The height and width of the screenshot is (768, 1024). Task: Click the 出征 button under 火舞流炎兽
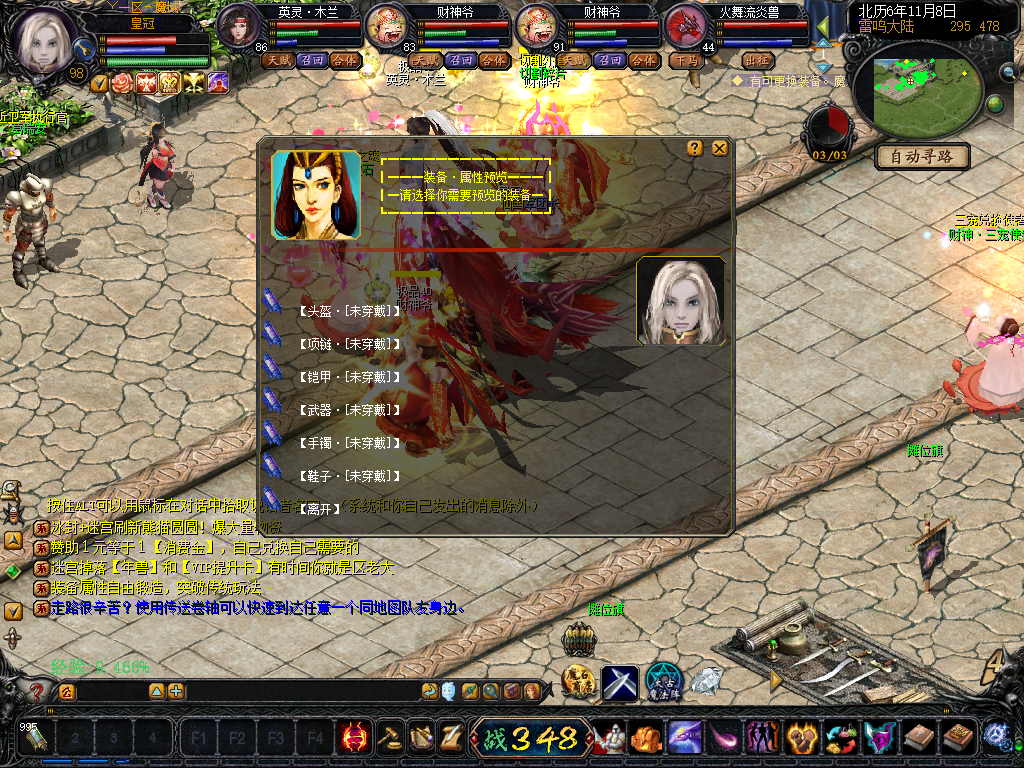tap(758, 60)
